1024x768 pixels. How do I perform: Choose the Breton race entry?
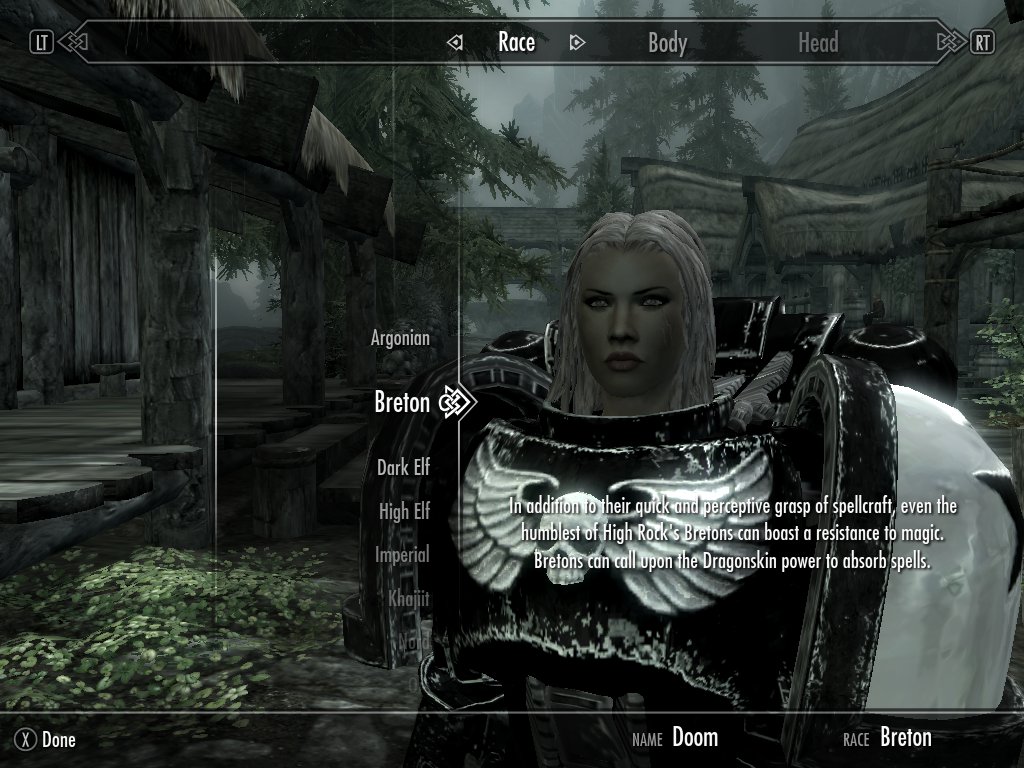(402, 402)
